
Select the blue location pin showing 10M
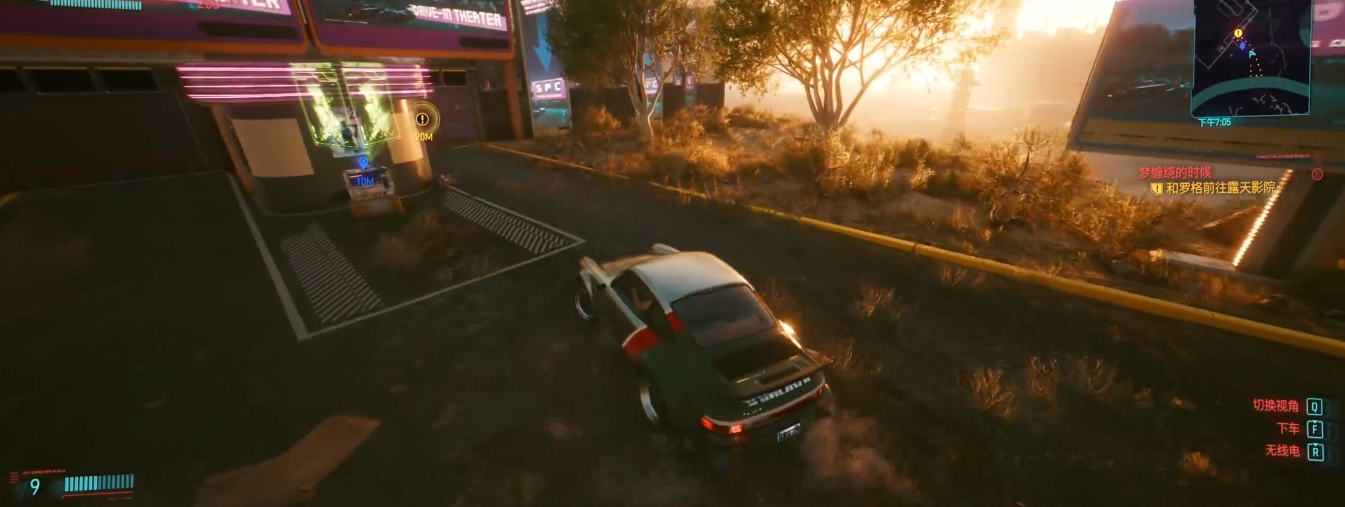click(x=363, y=162)
